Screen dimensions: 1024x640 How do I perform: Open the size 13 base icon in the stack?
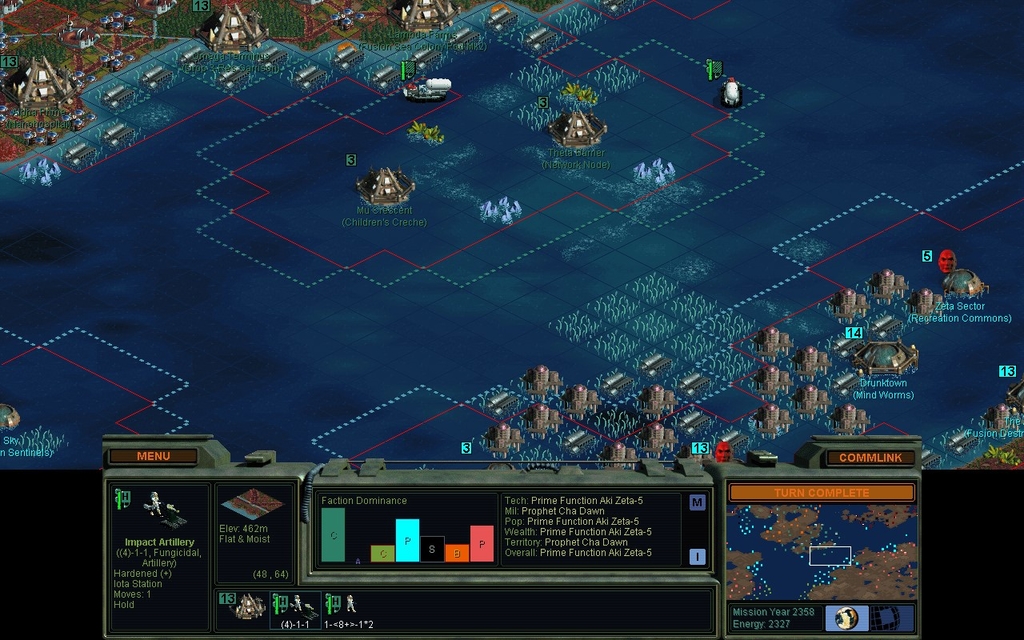243,606
